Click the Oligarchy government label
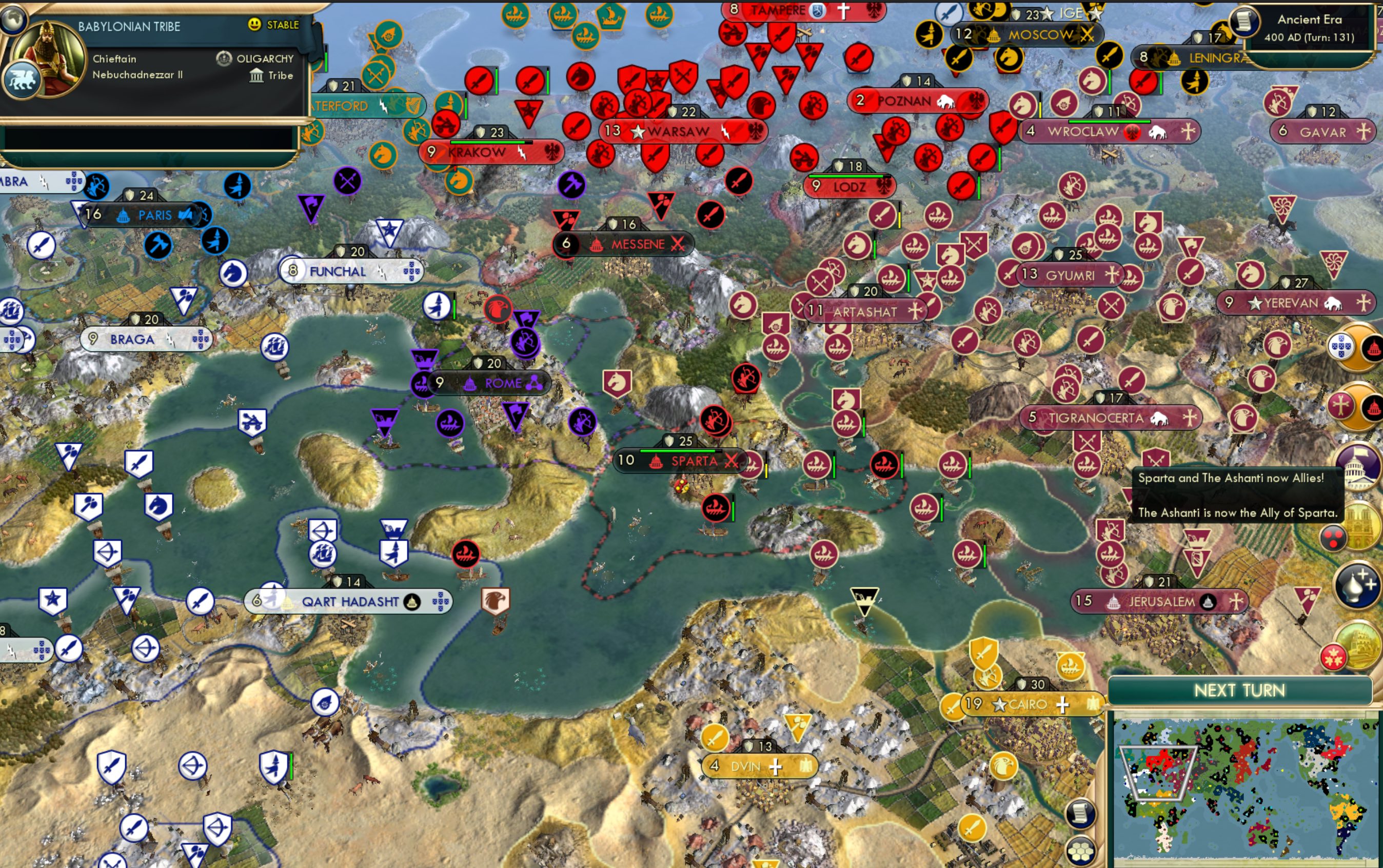The width and height of the screenshot is (1383, 868). pos(265,58)
